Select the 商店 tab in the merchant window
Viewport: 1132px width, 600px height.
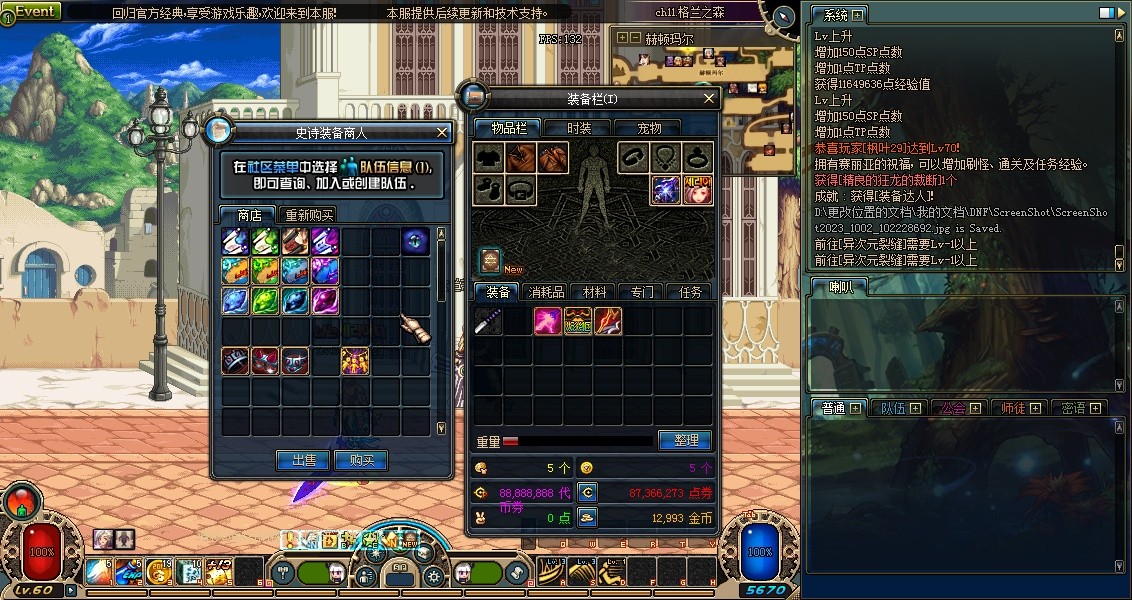coord(249,215)
